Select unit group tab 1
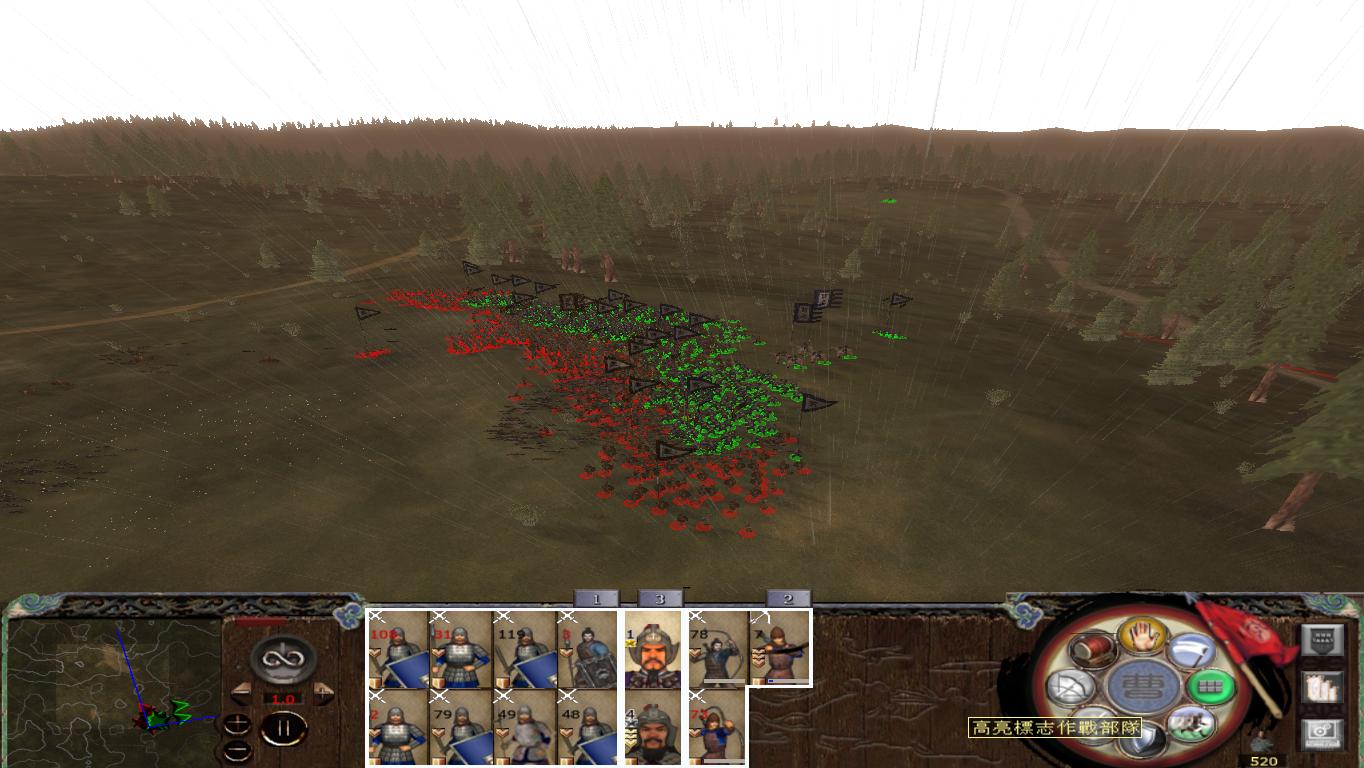This screenshot has height=768, width=1364. tap(595, 598)
